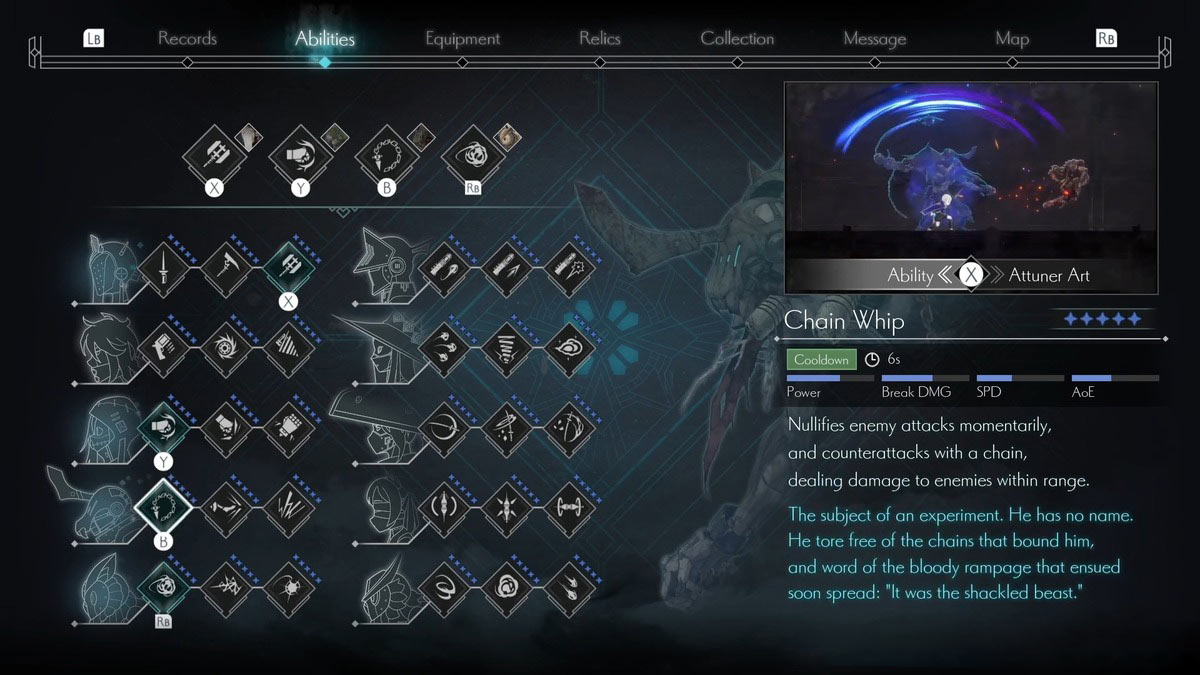Select the Abilities tab
Viewport: 1200px width, 675px height.
point(325,39)
